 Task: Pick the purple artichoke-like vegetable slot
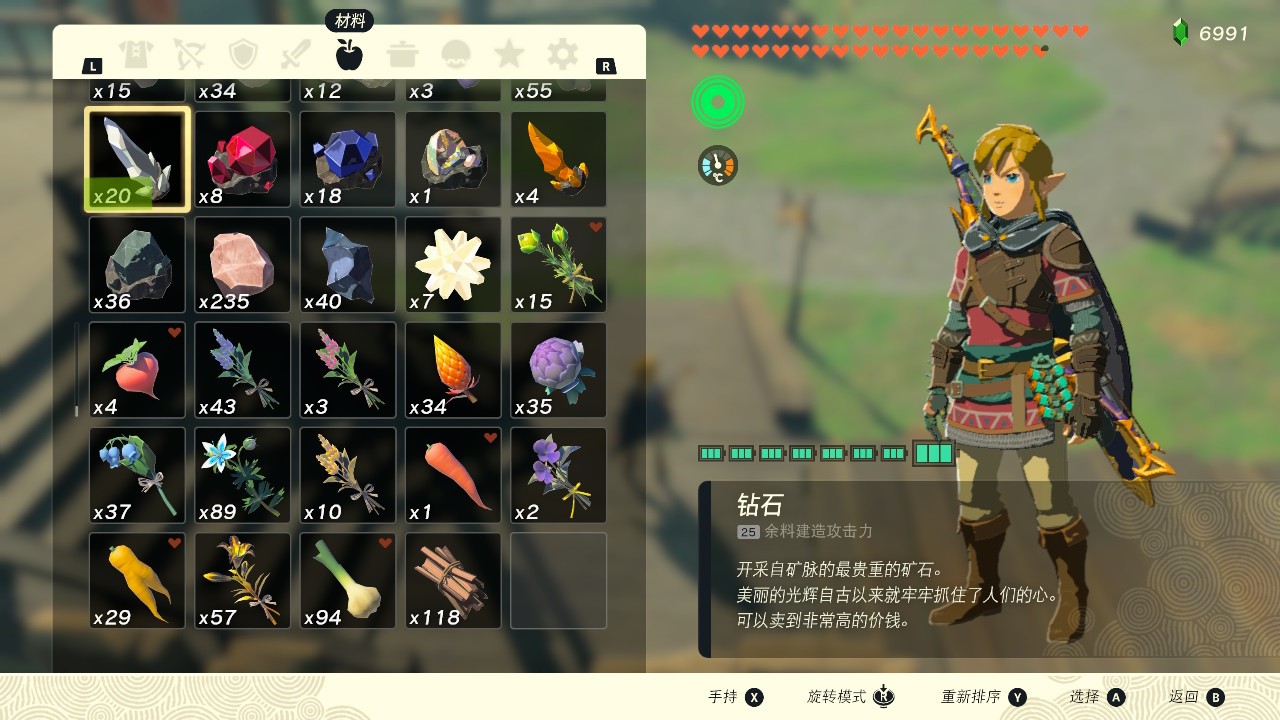pyautogui.click(x=559, y=370)
